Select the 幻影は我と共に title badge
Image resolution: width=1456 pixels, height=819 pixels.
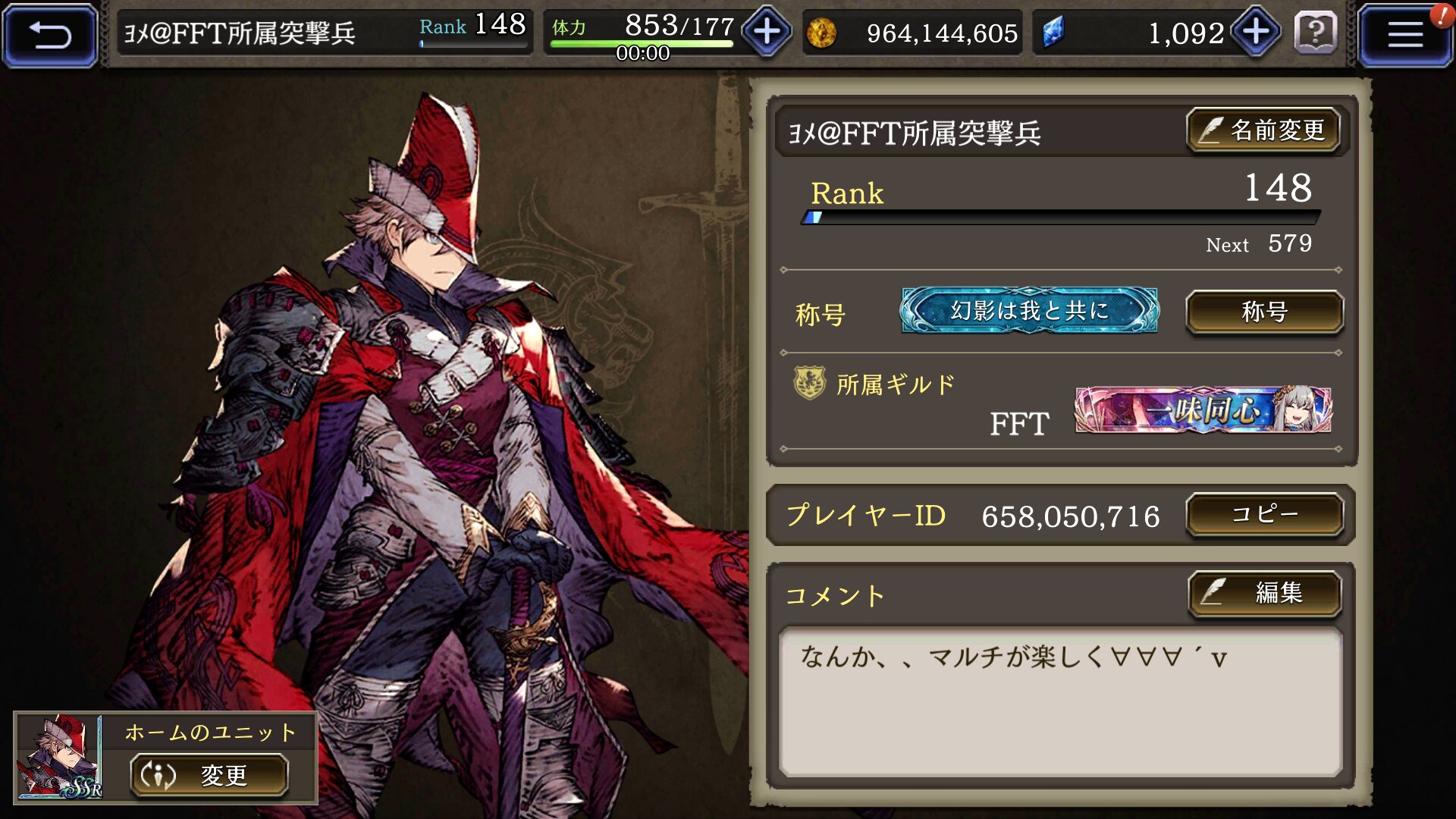pos(1029,310)
